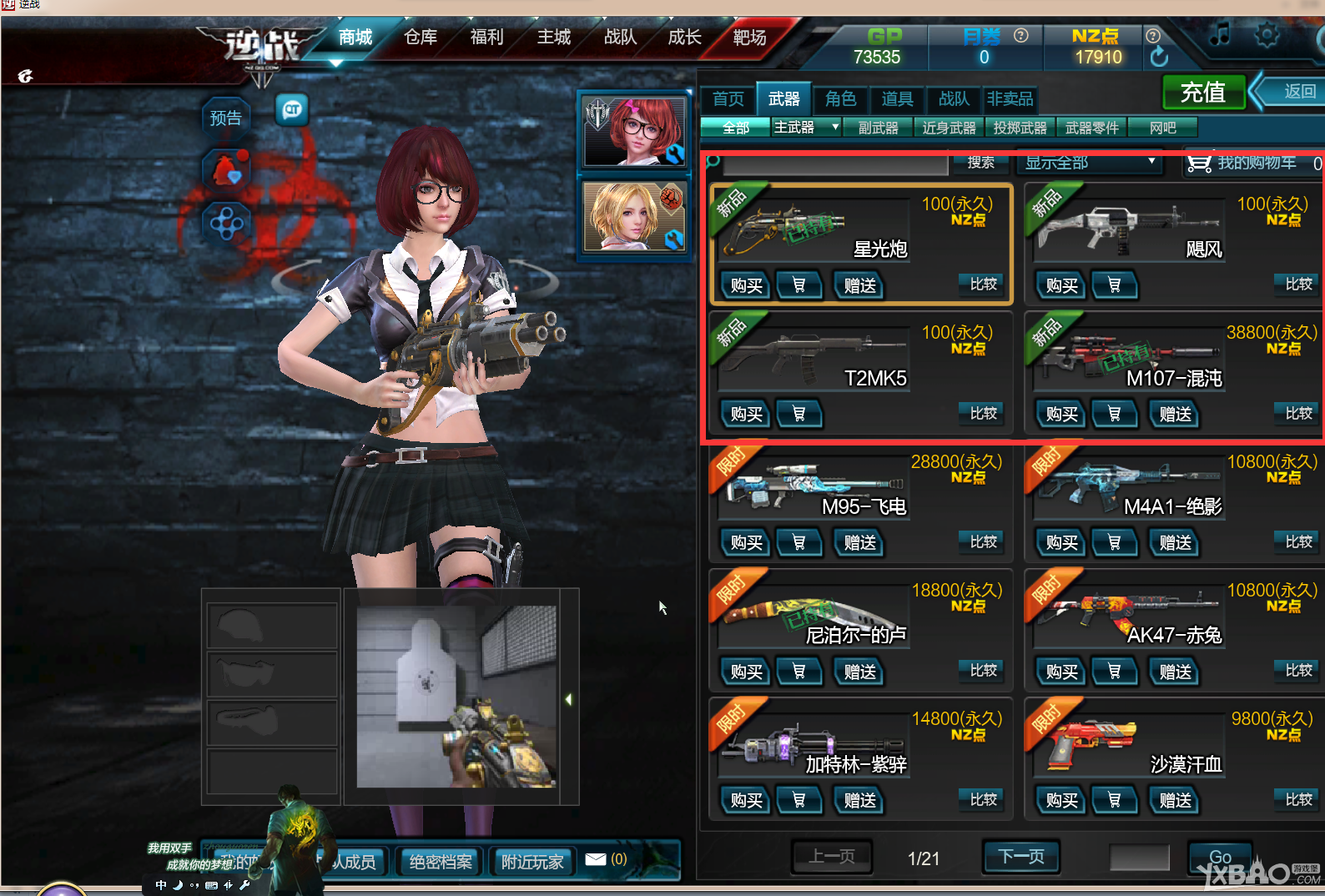This screenshot has height=896, width=1325.
Task: Buy the 星光炮 weapon
Action: [x=746, y=286]
